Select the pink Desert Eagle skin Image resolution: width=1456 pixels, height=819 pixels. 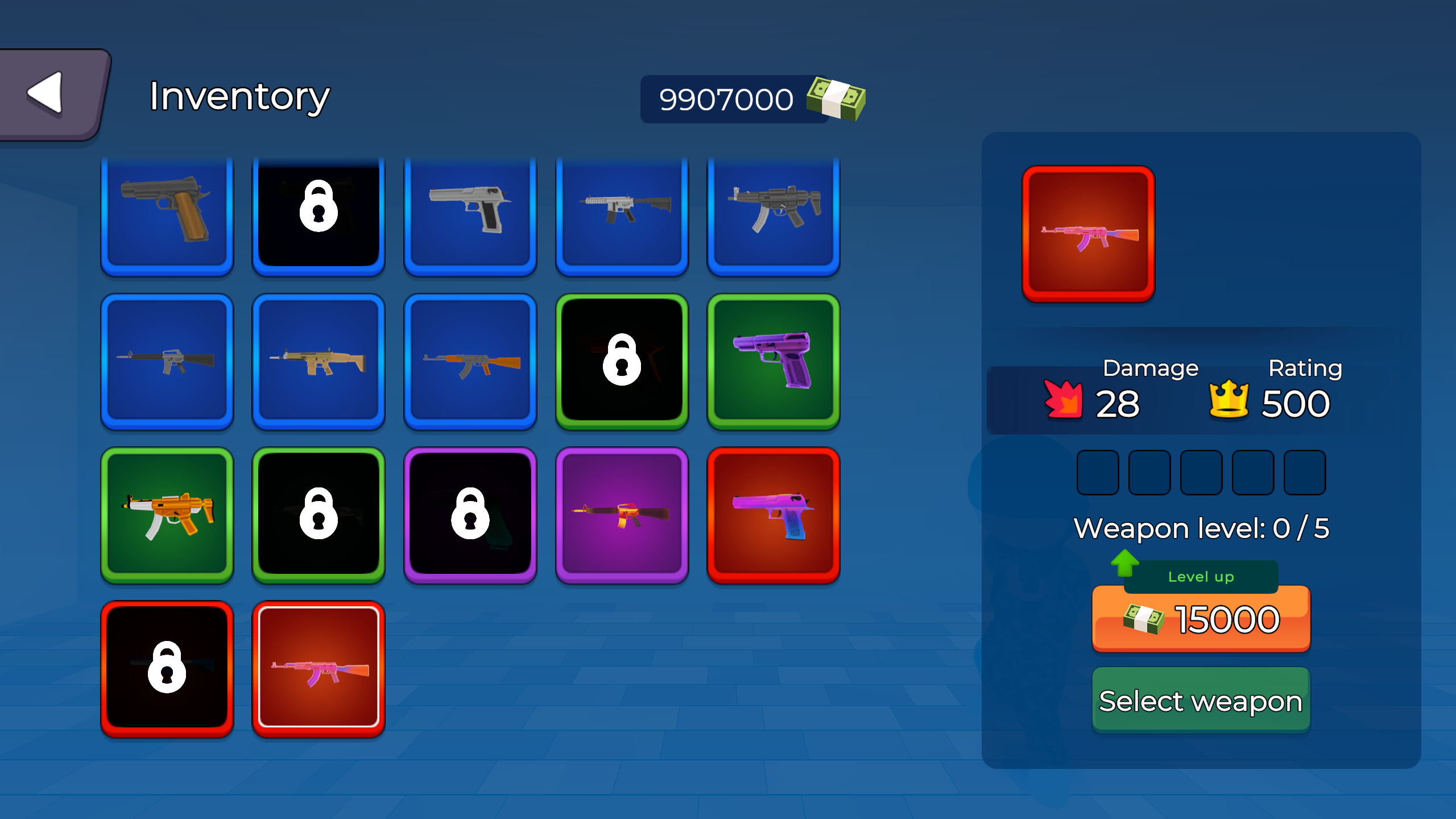click(x=773, y=515)
